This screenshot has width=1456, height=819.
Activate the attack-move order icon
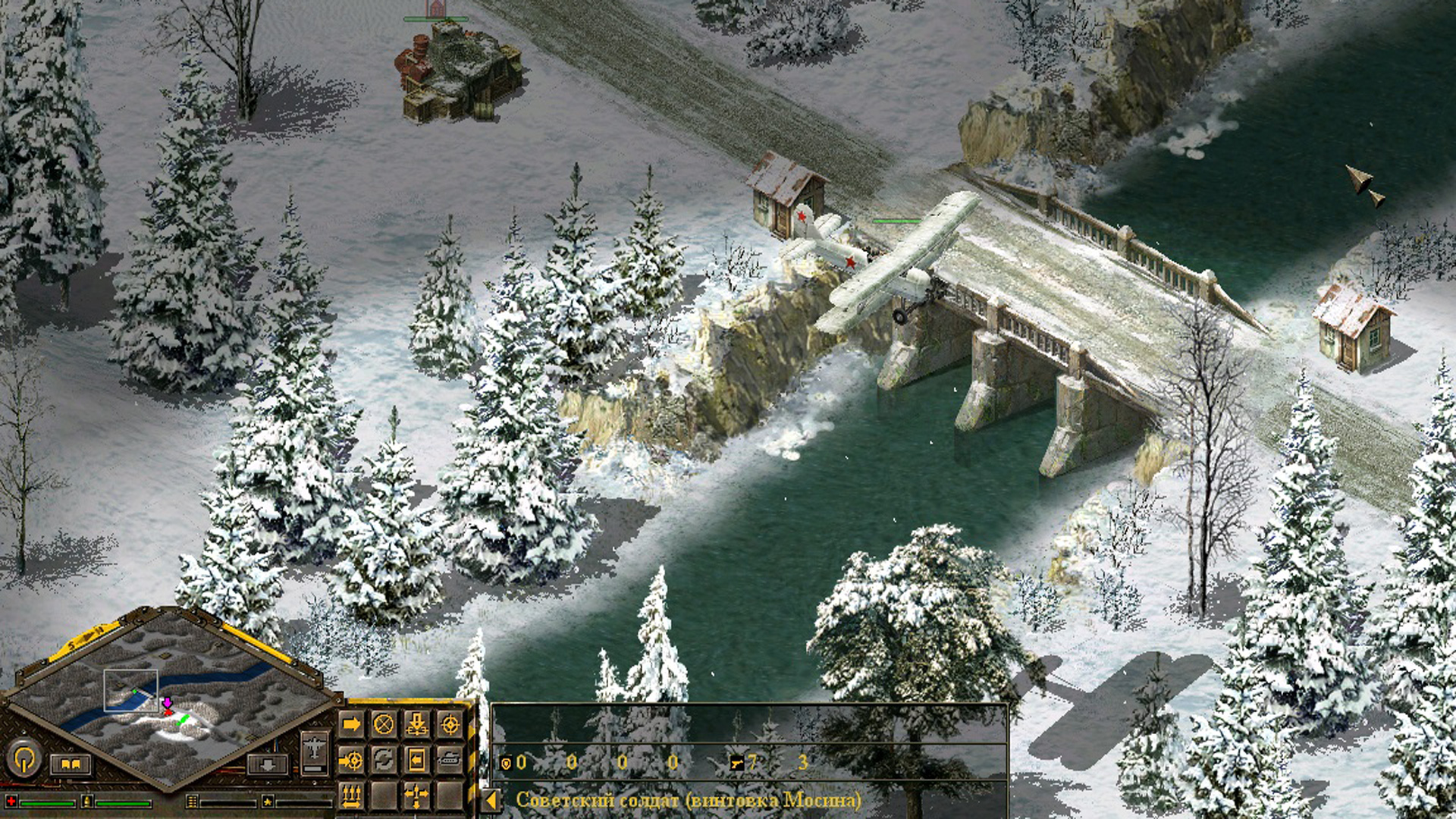click(x=351, y=758)
